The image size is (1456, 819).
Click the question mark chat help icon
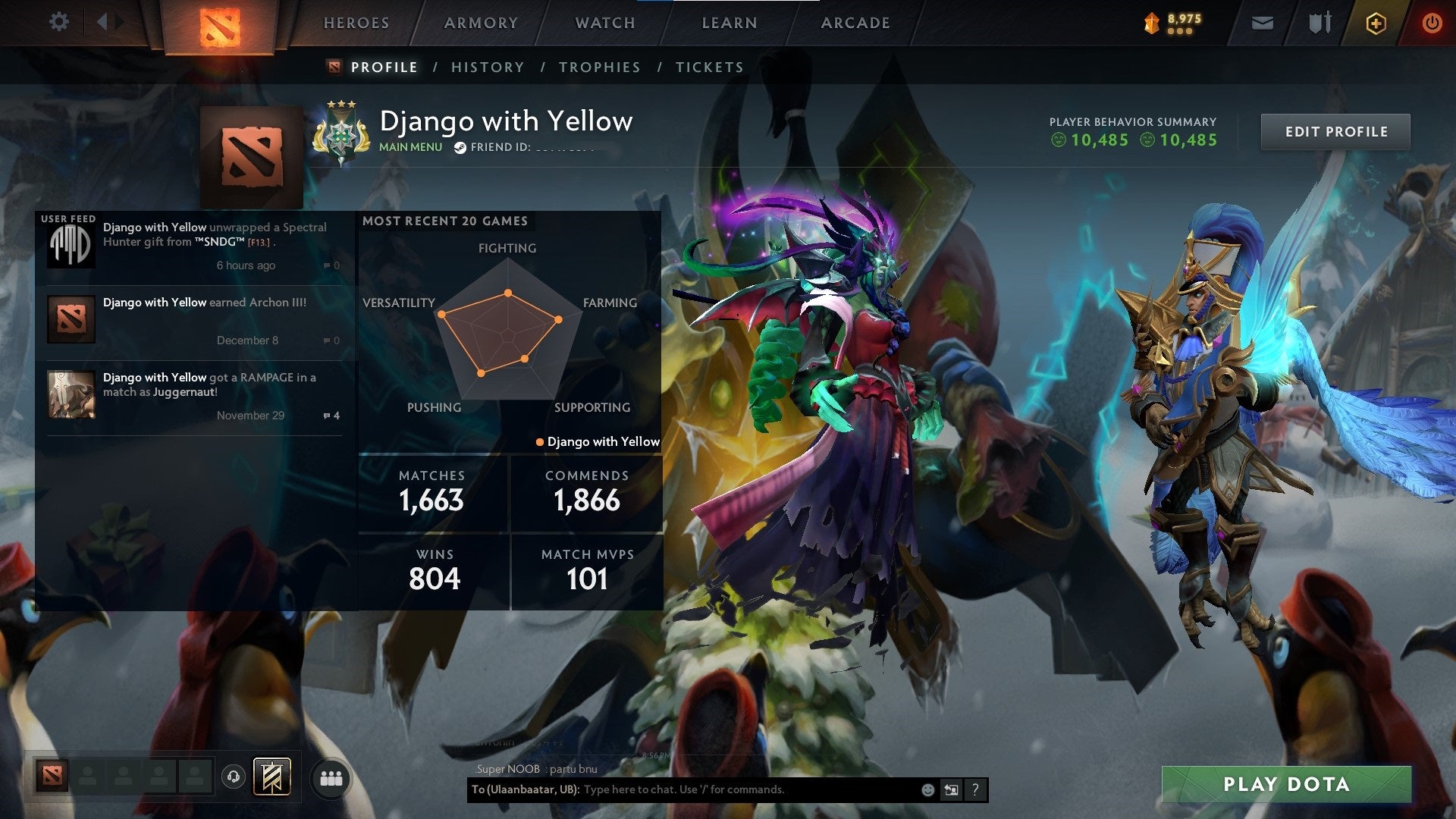click(975, 789)
